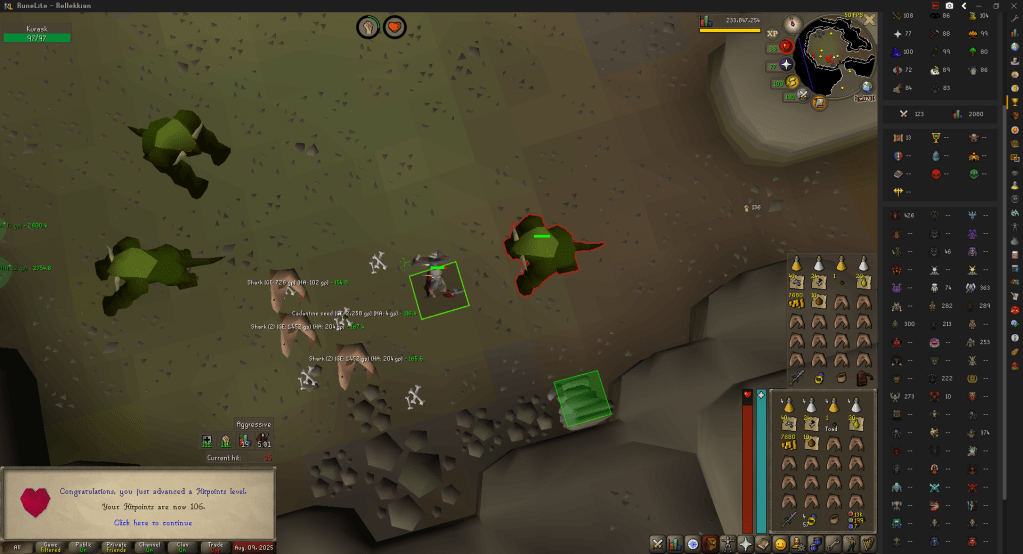Switch to the Game chat filter tab

pos(47,547)
